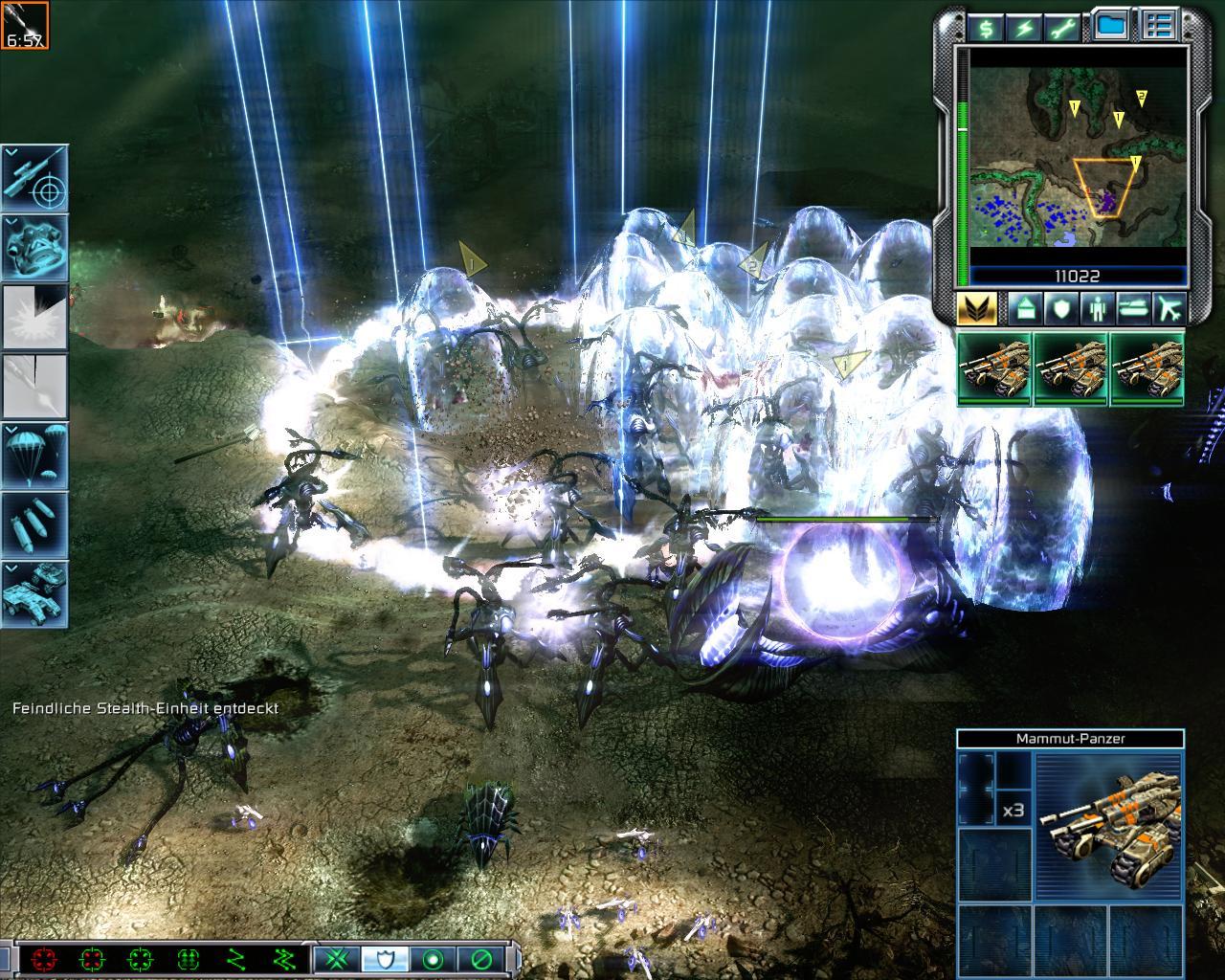Open the infantry production tab
Image resolution: width=1225 pixels, height=980 pixels.
click(x=1095, y=309)
